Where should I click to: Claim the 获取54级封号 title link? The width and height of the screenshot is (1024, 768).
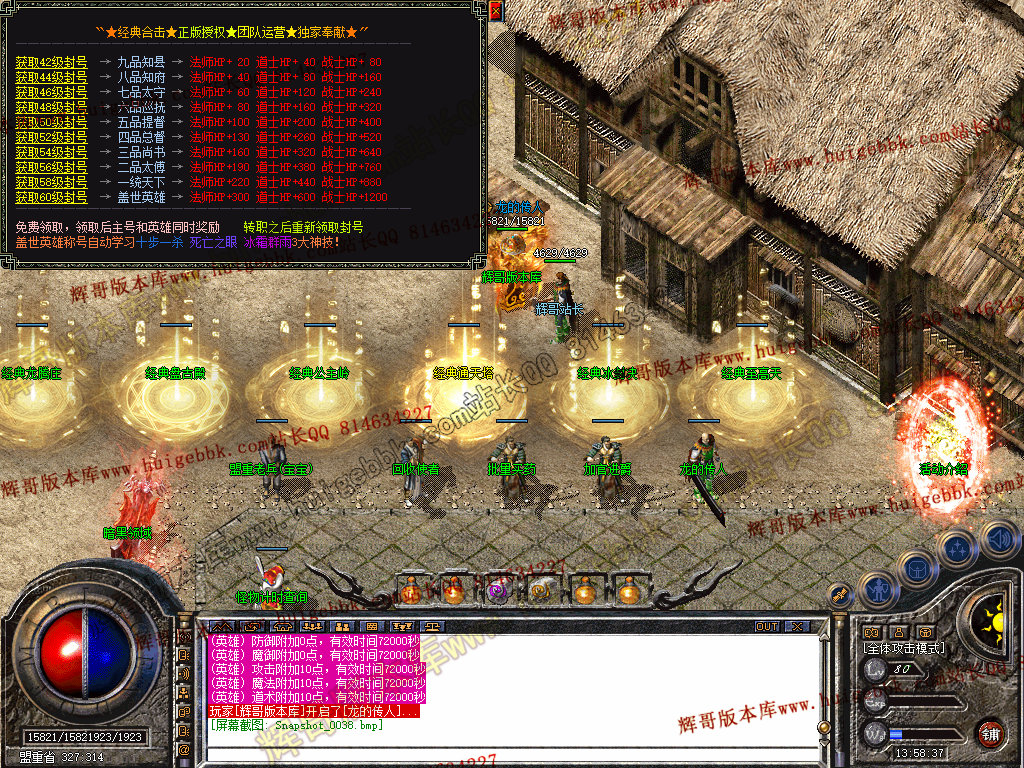(x=51, y=152)
